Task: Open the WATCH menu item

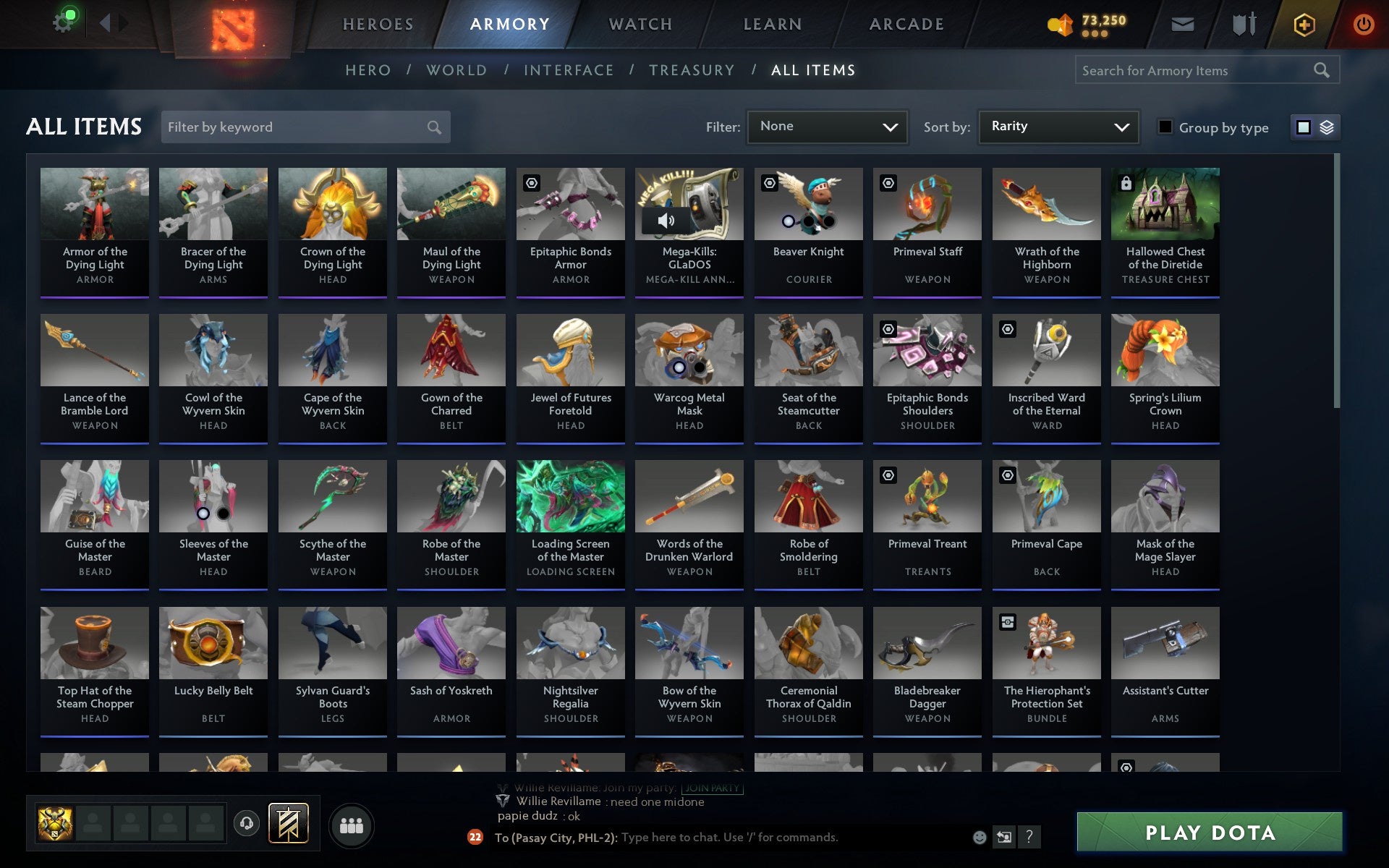Action: pos(640,23)
